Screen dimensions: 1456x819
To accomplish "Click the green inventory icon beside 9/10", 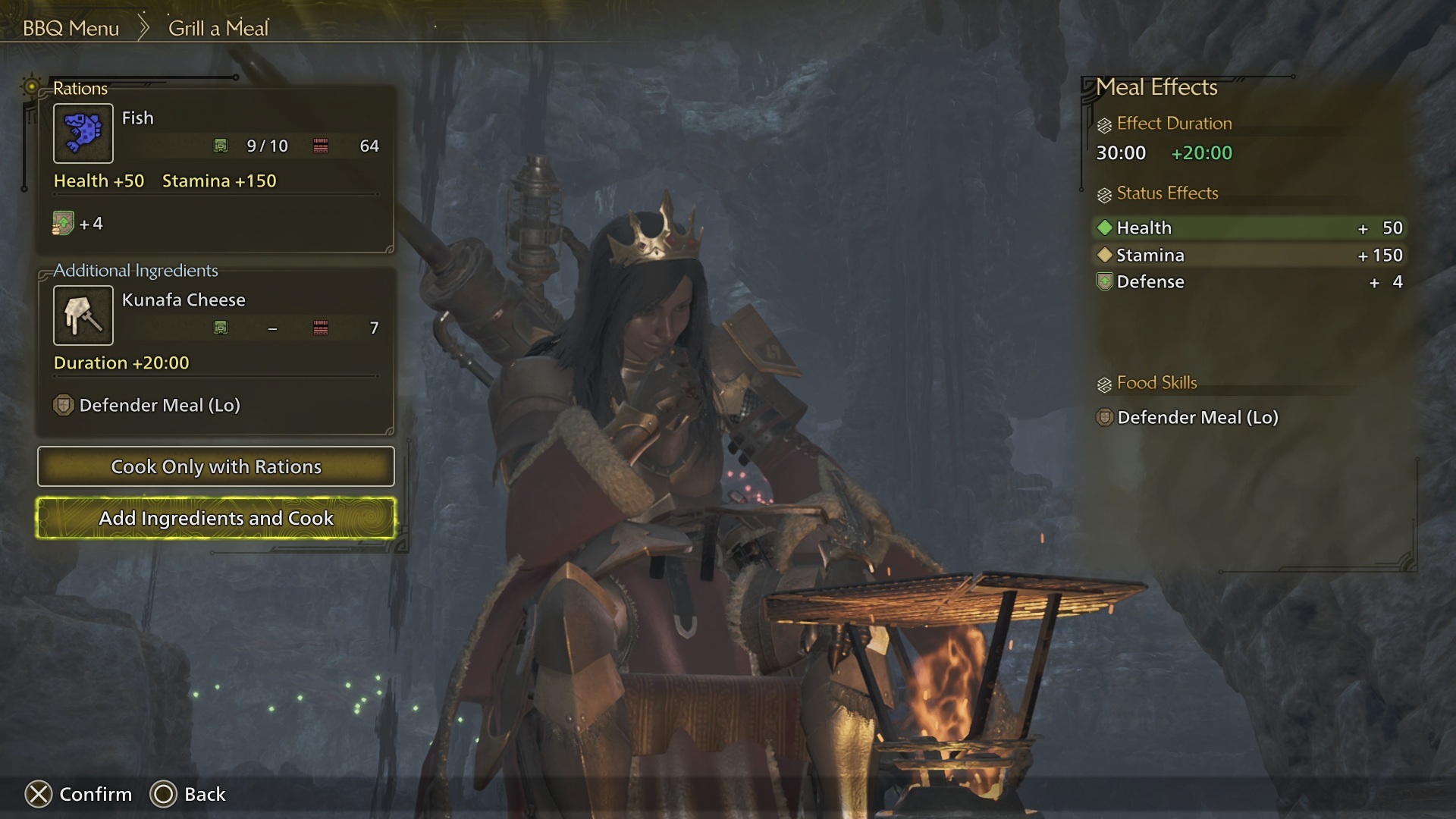I will point(221,146).
